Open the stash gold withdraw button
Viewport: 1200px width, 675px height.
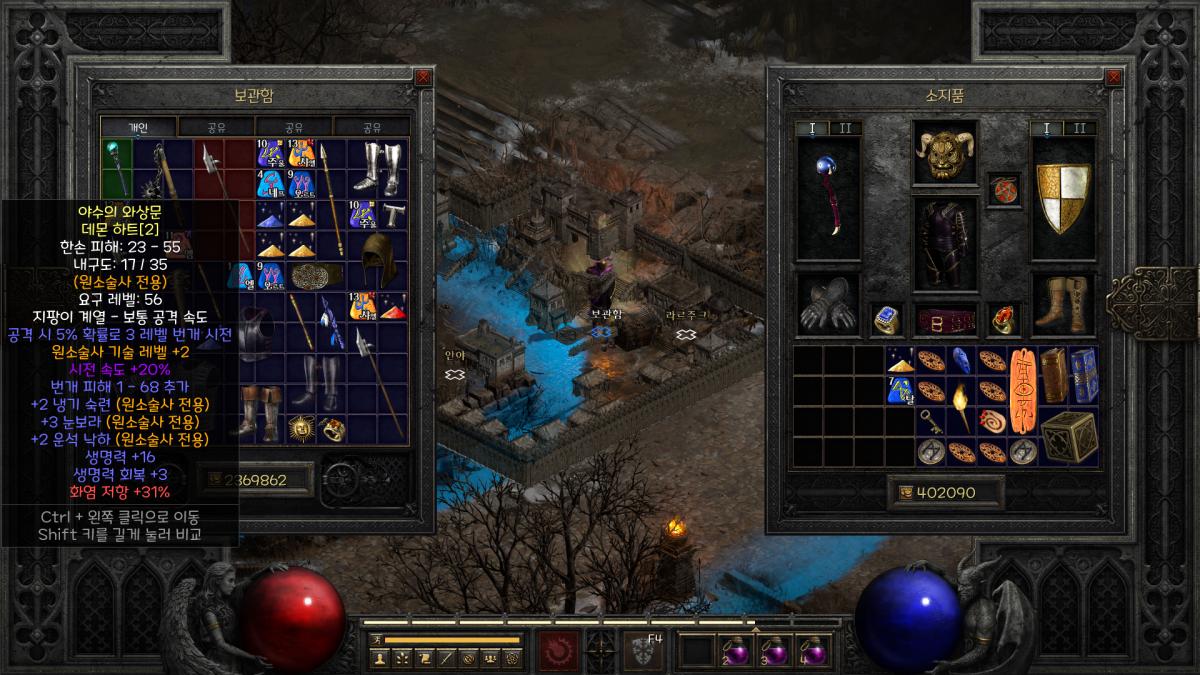coord(214,480)
